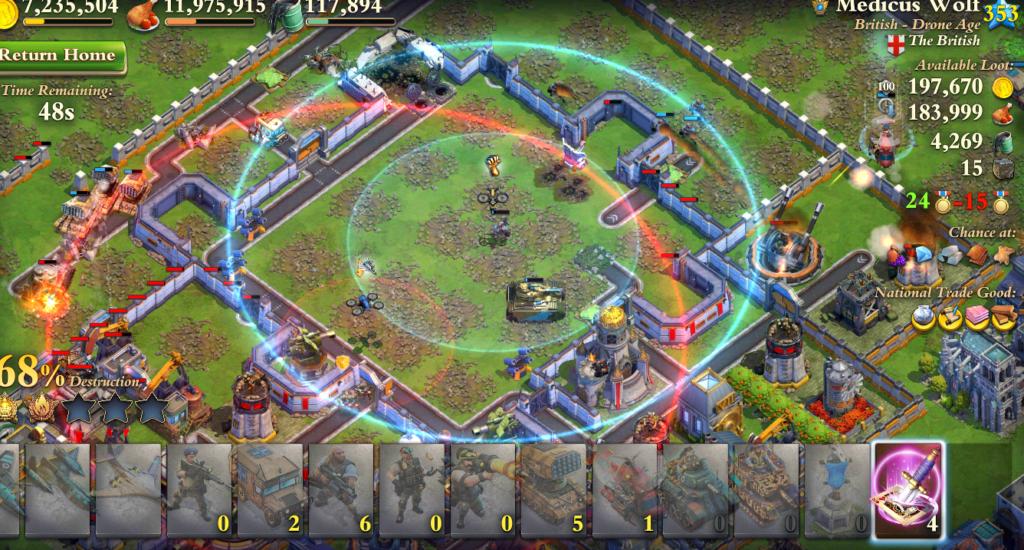Select the sword and treaty tactic card

pos(908,488)
